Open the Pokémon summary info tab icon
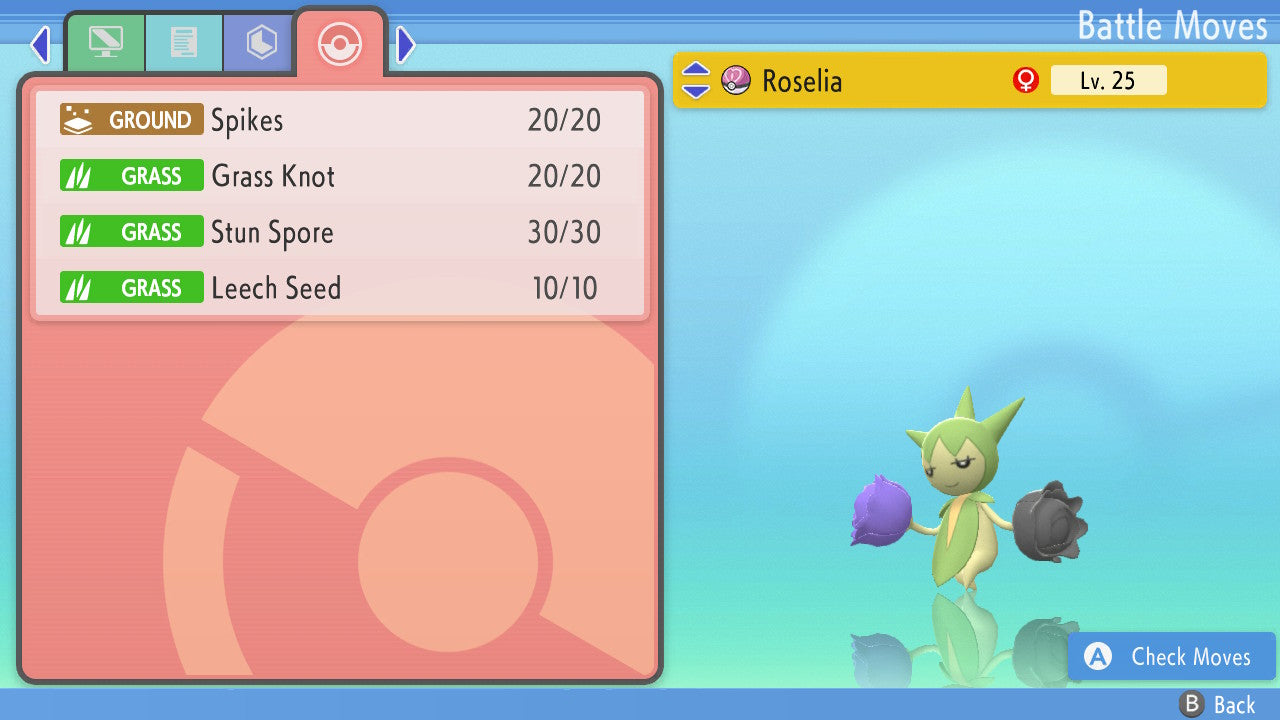The image size is (1280, 720). coord(105,42)
